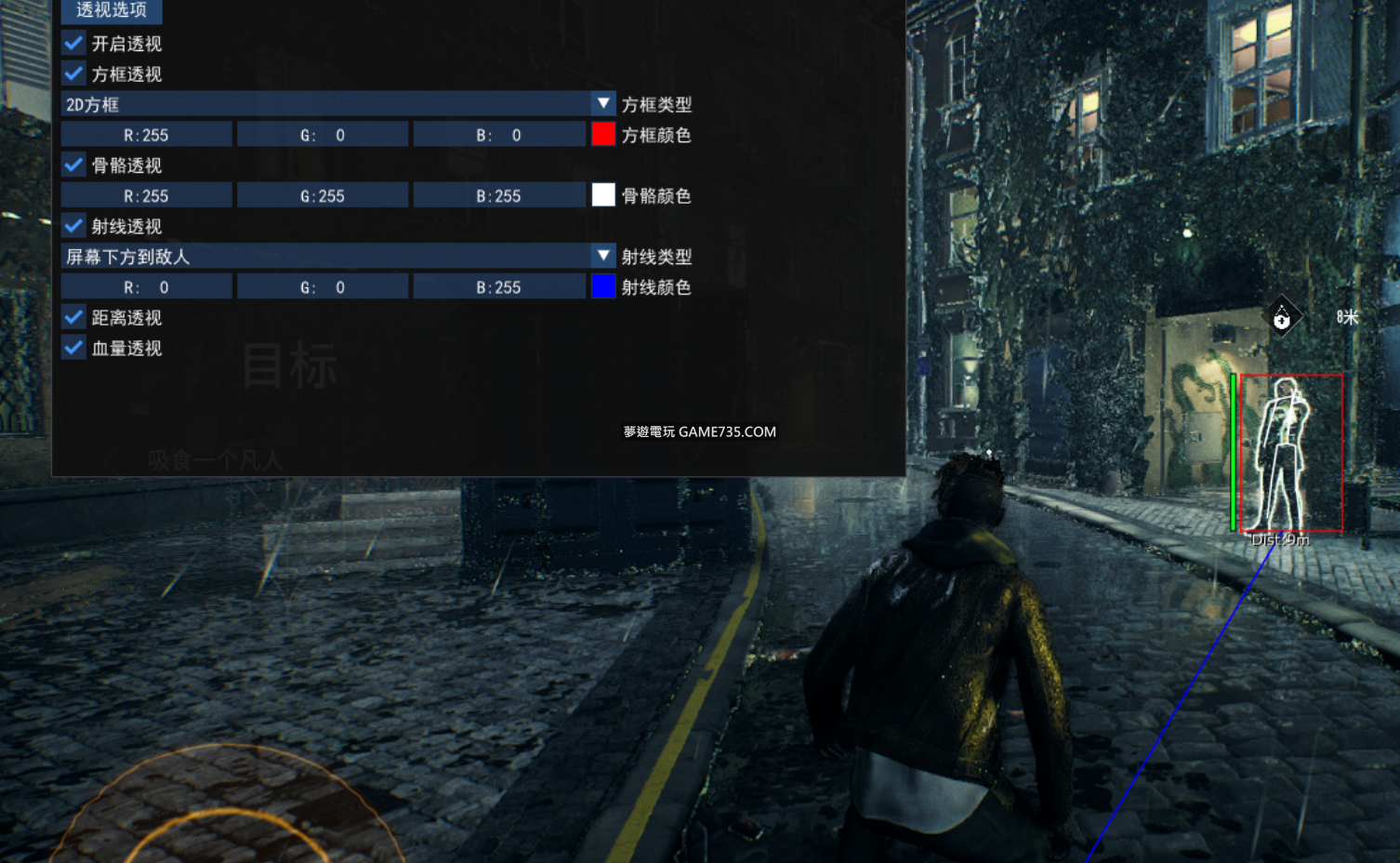Uncheck the 方框透视 option
1400x863 pixels.
tap(74, 74)
